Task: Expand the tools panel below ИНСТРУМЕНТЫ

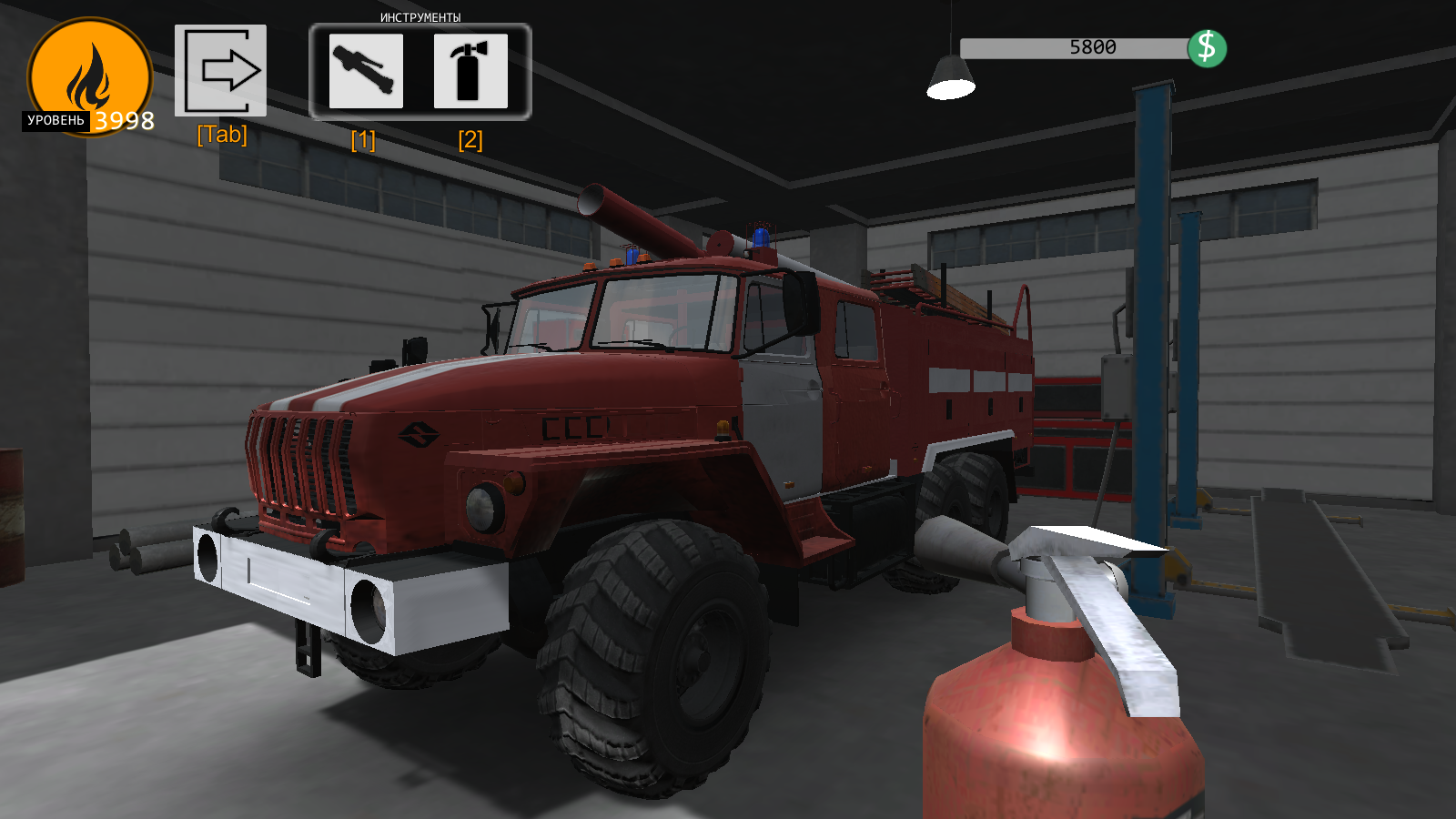Action: tap(422, 73)
